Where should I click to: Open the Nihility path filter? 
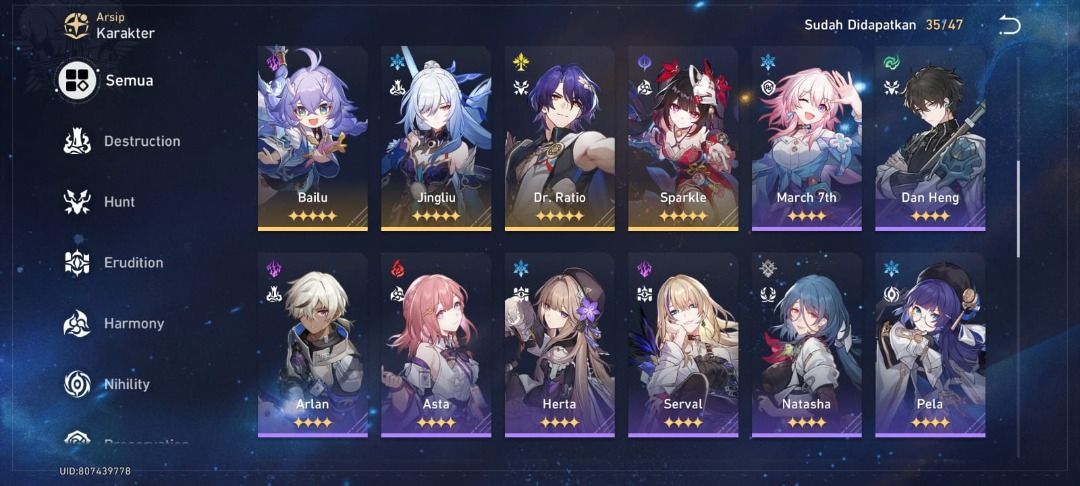(x=108, y=384)
